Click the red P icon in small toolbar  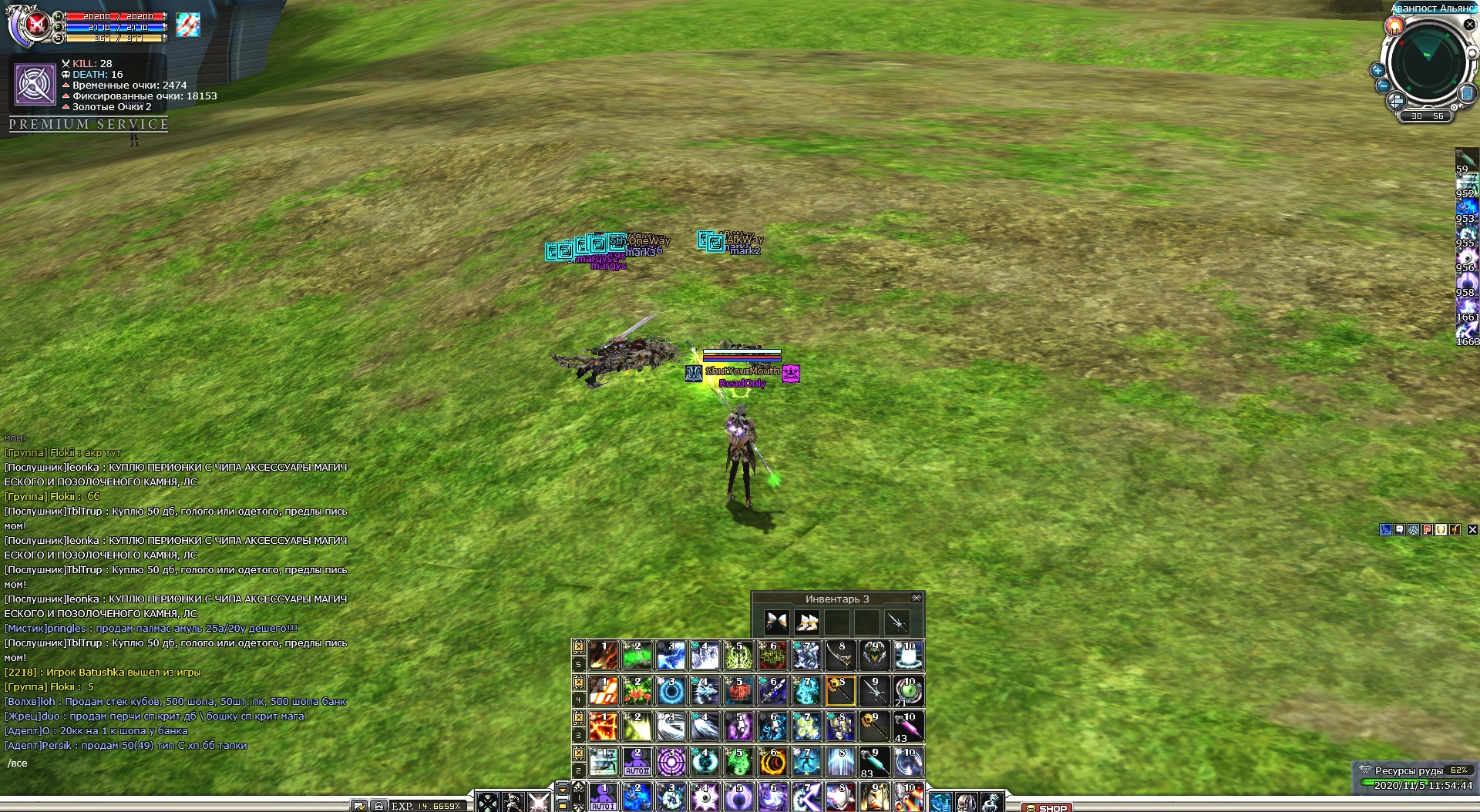coord(1427,529)
